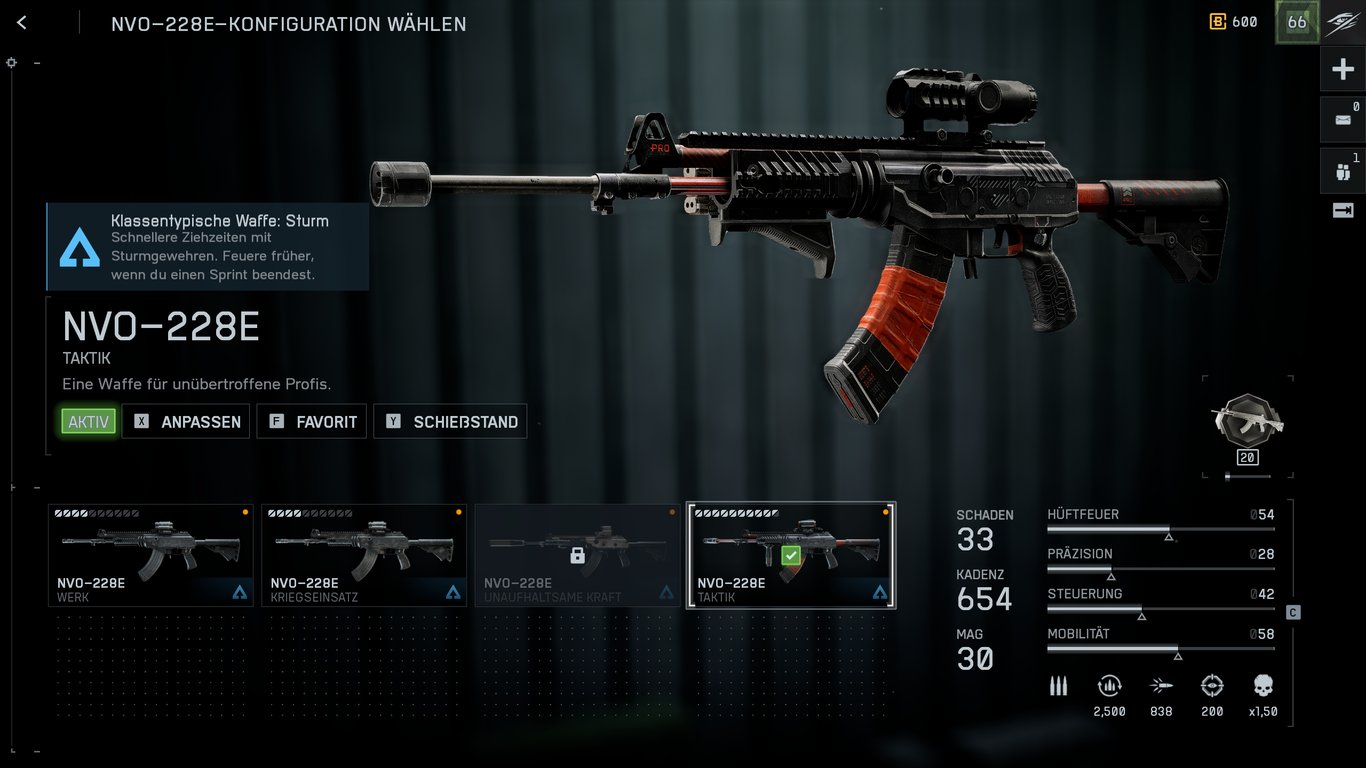Mark weapon as Favorit
This screenshot has height=768, width=1366.
[x=312, y=422]
